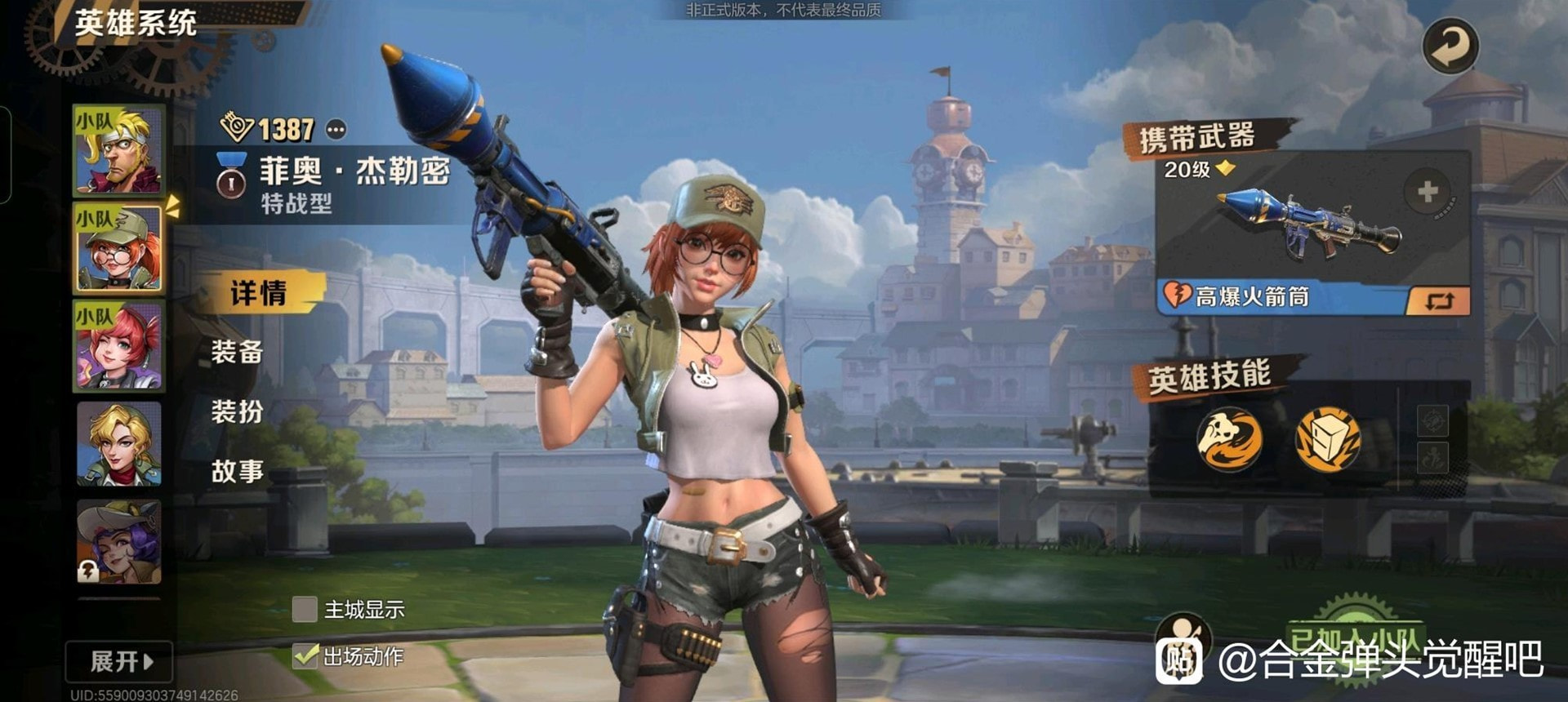This screenshot has width=1568, height=702.
Task: Inspect the crate hero skill icon
Action: [1327, 439]
